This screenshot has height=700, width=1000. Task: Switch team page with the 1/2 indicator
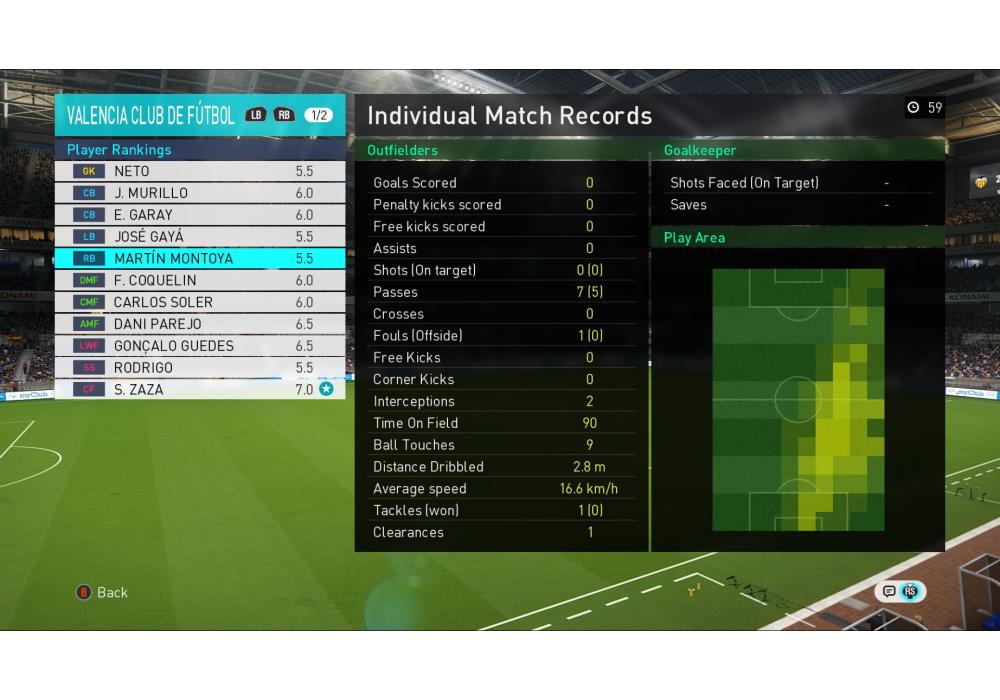point(319,115)
